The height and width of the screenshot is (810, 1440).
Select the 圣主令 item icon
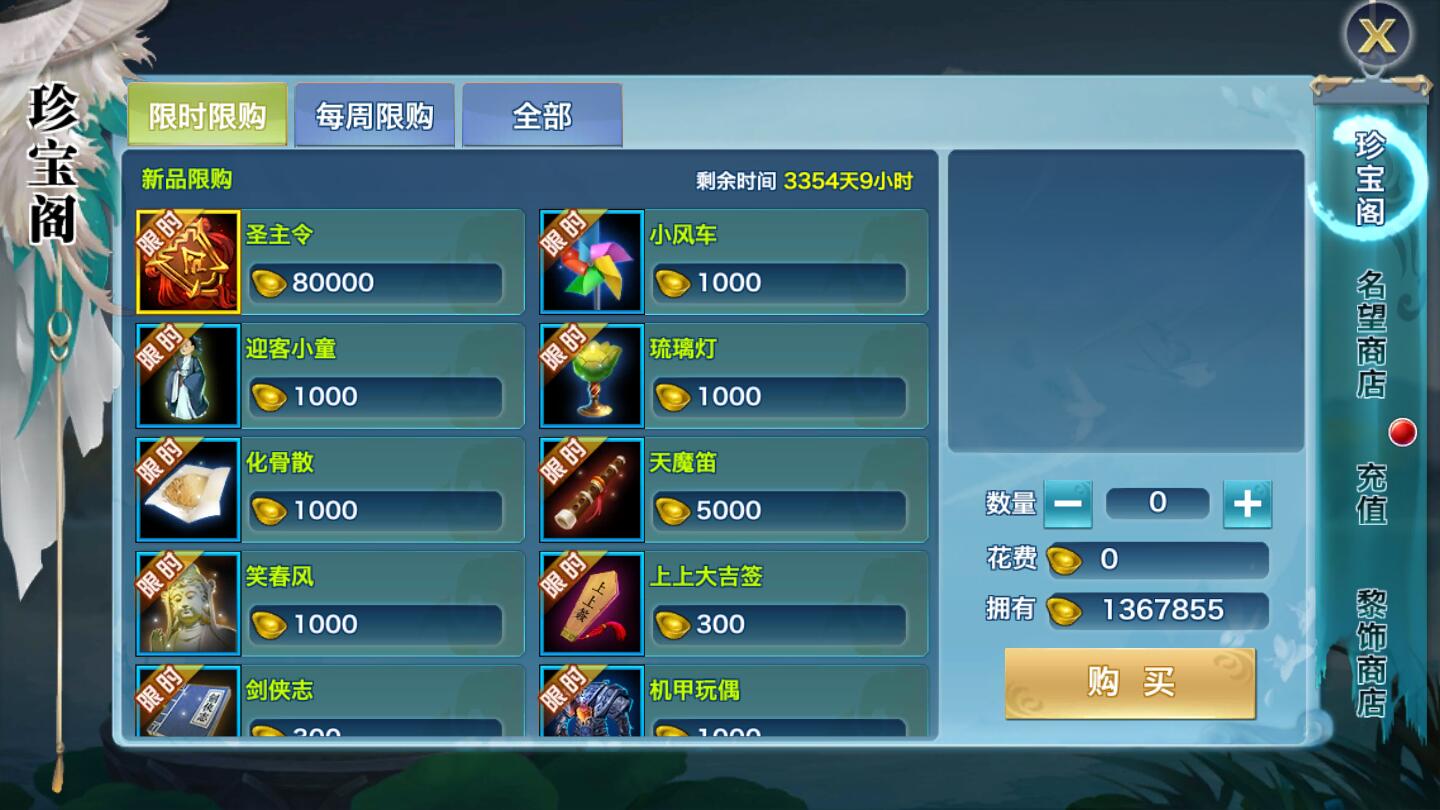(x=188, y=262)
